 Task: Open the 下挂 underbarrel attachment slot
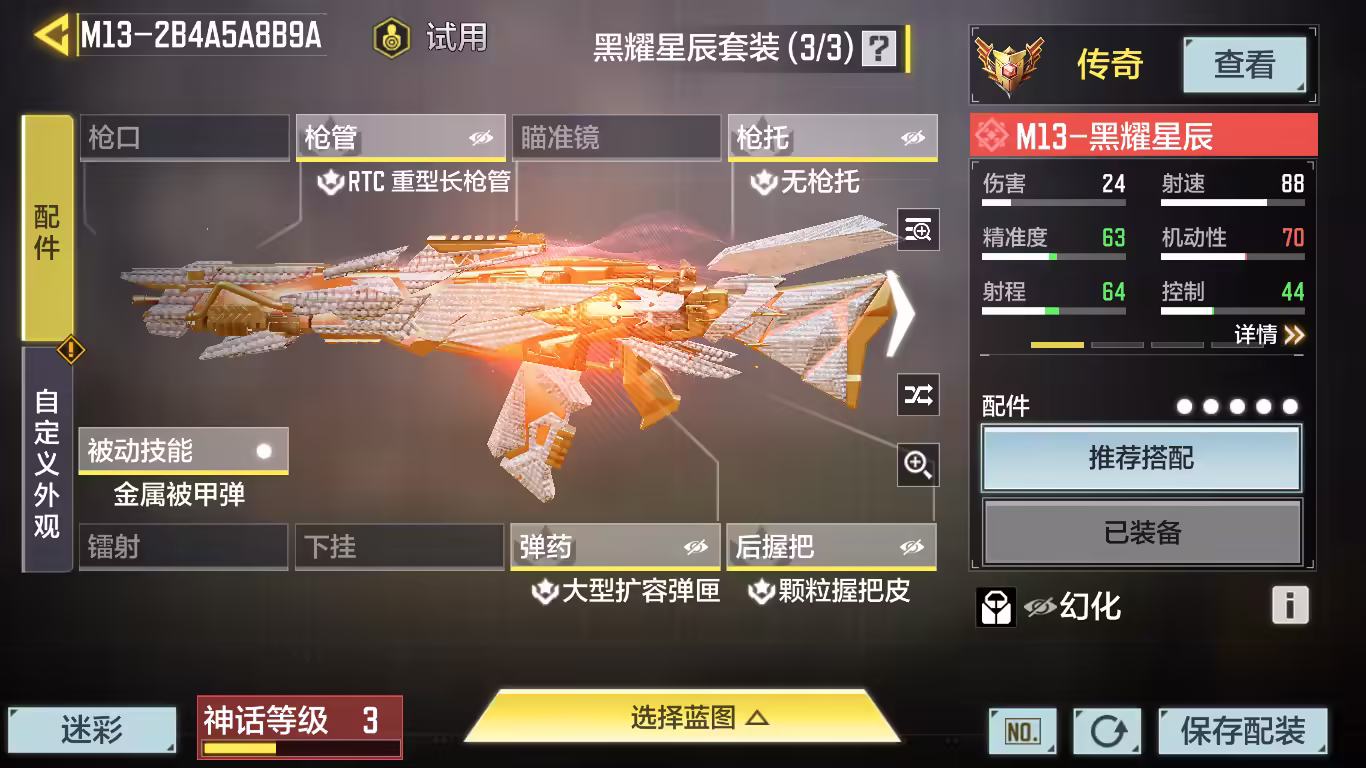[400, 547]
